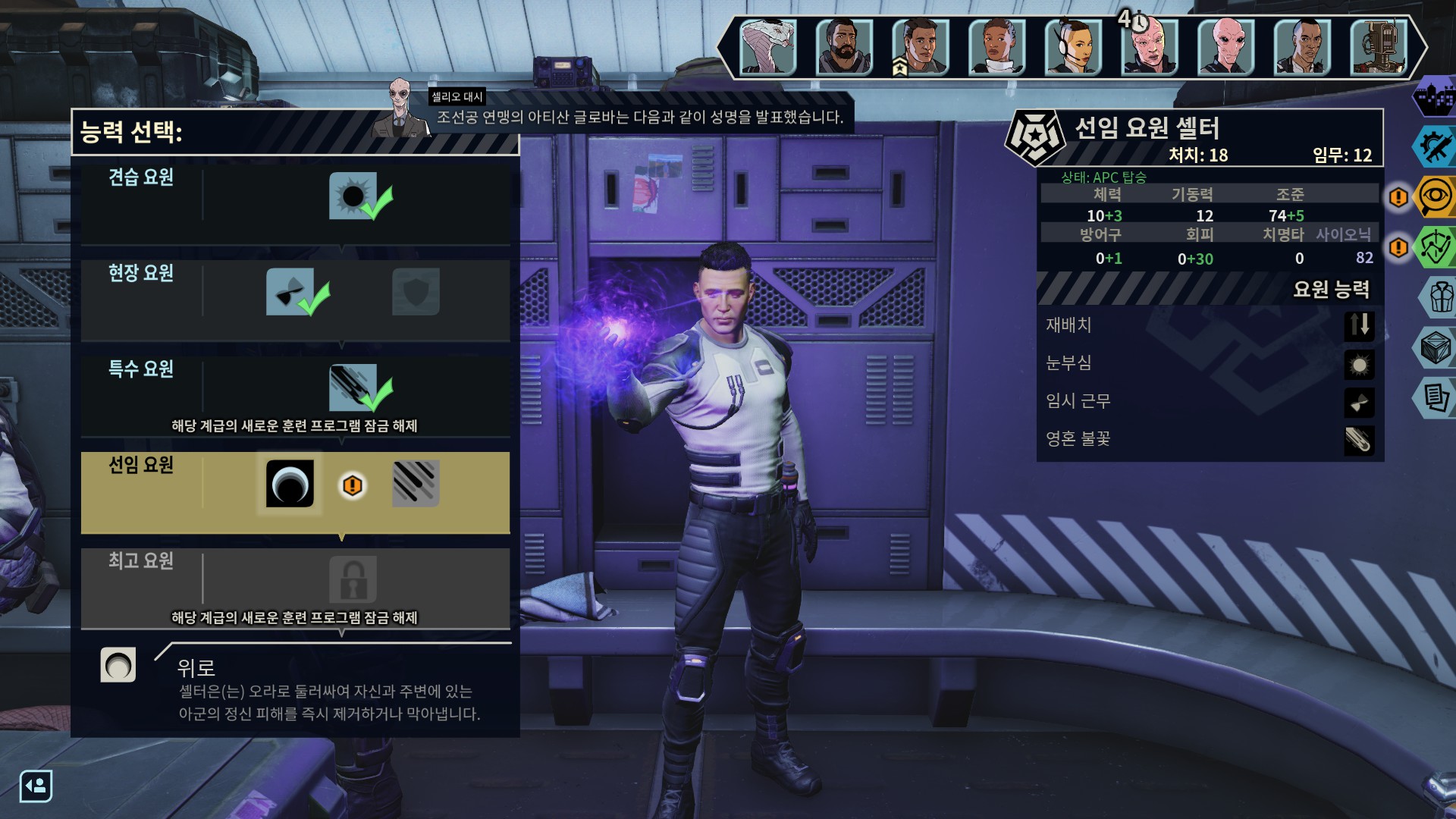Select the pink alien portrait with clock badge
This screenshot has width=1456, height=819.
[x=1150, y=47]
